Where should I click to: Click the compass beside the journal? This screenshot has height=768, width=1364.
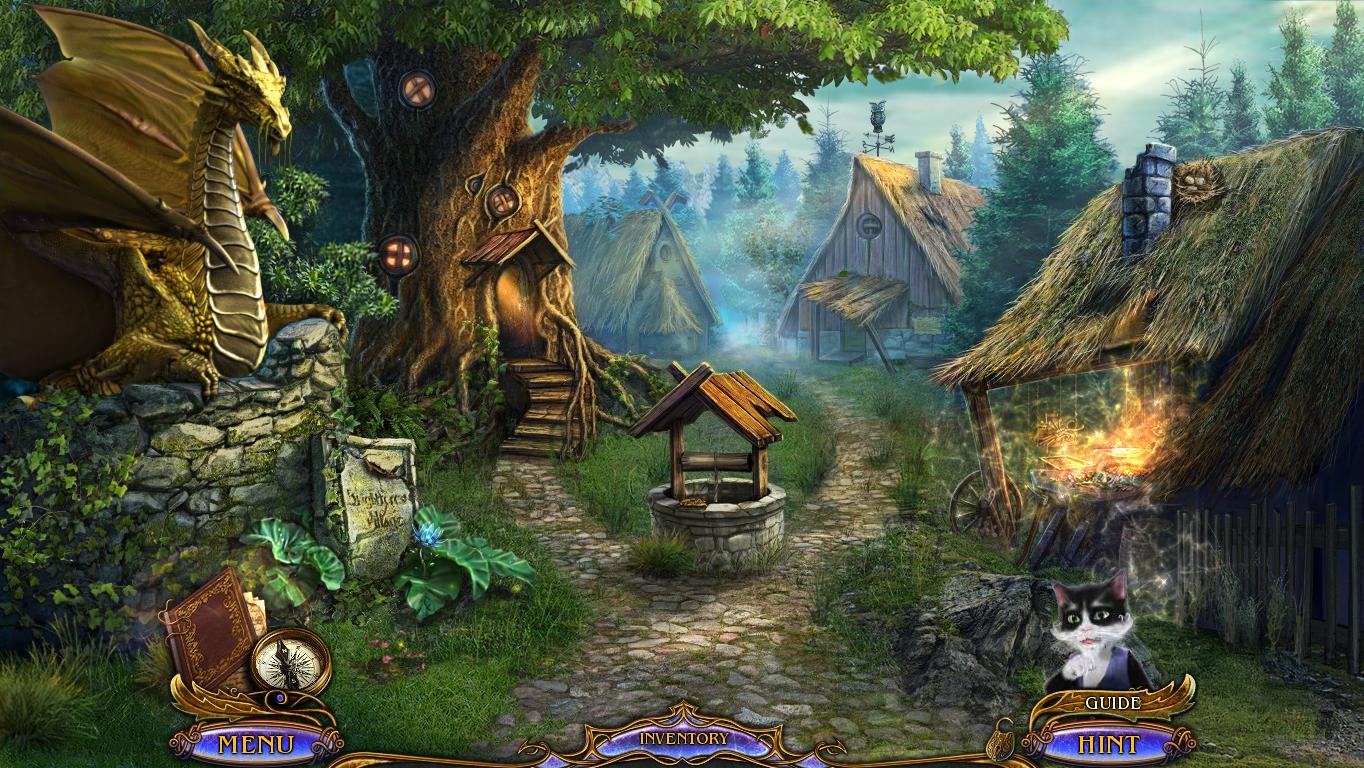click(290, 660)
